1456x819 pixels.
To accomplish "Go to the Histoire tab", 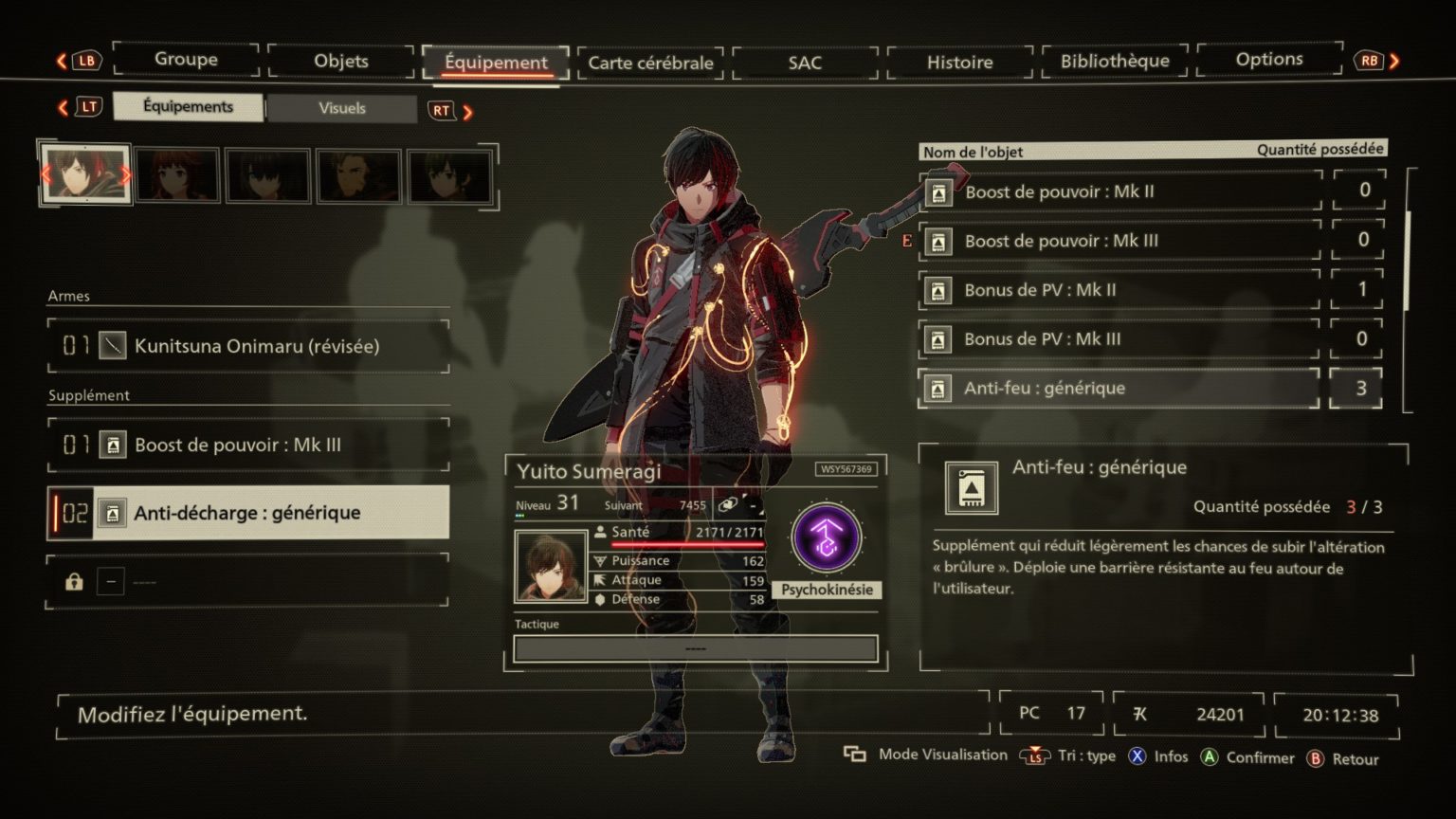I will coord(959,63).
